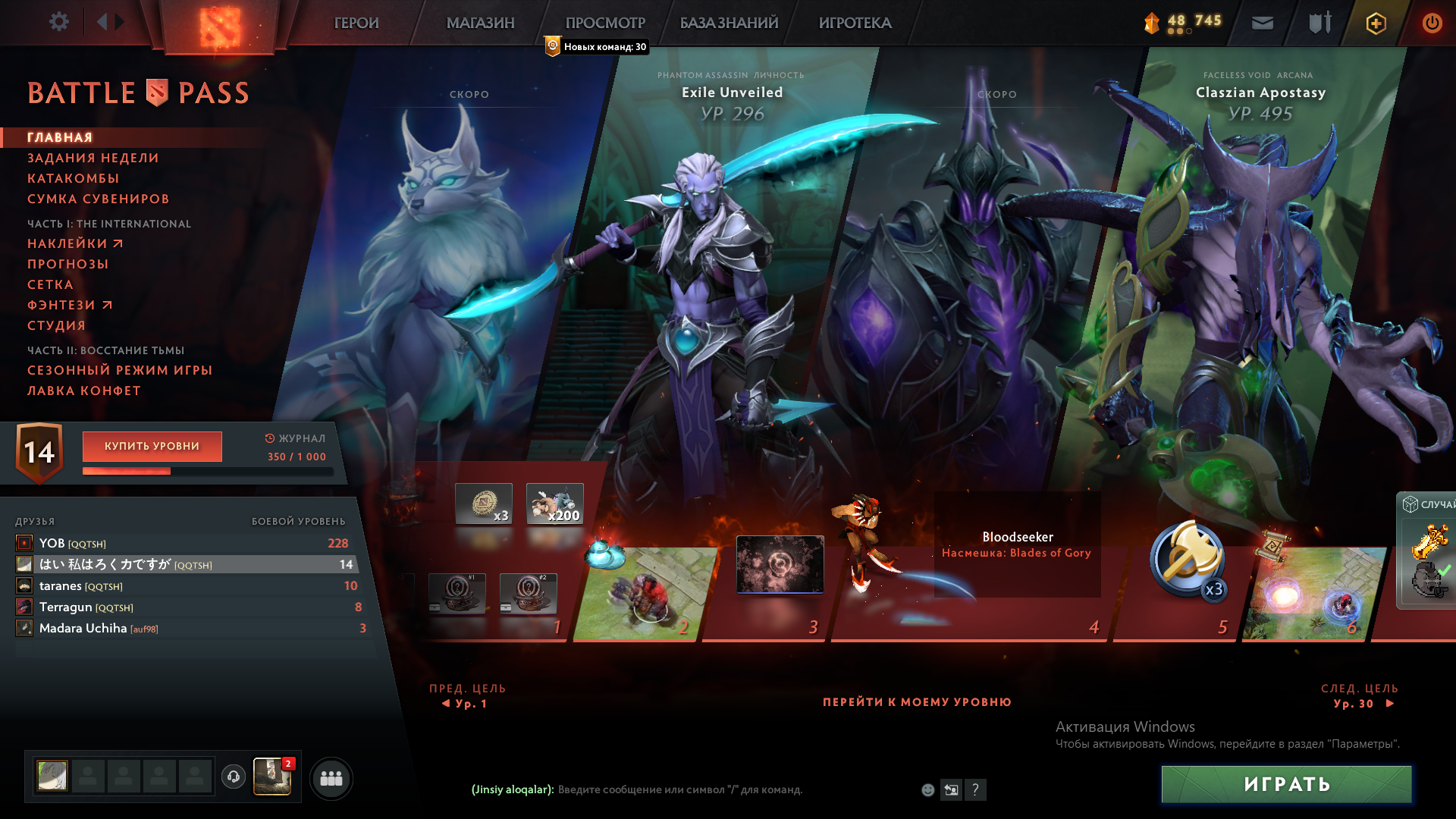The image size is (1456, 819).
Task: Click the friends group icon near party slots
Action: coord(331,778)
